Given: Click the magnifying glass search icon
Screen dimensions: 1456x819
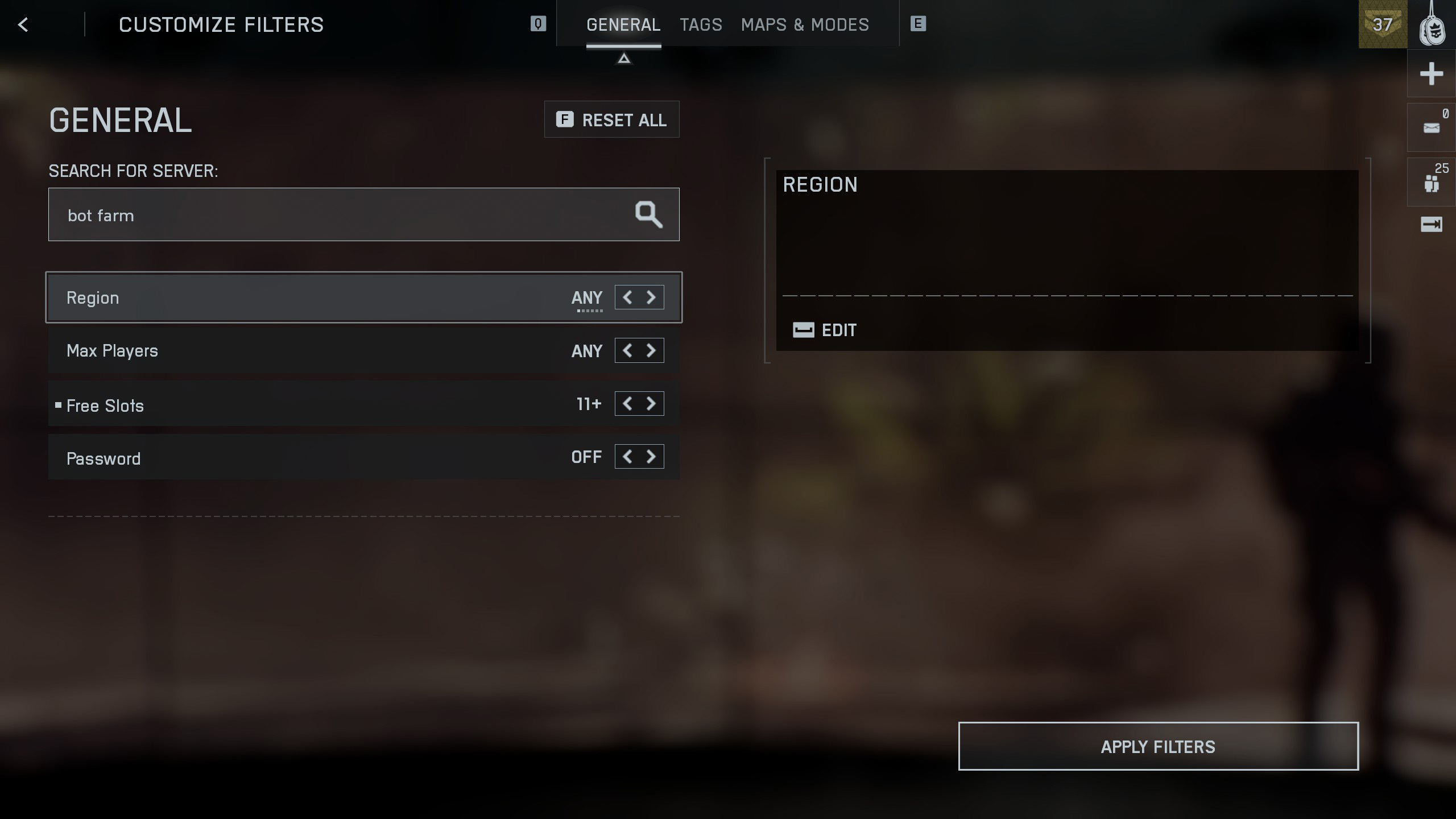Looking at the screenshot, I should [x=648, y=214].
